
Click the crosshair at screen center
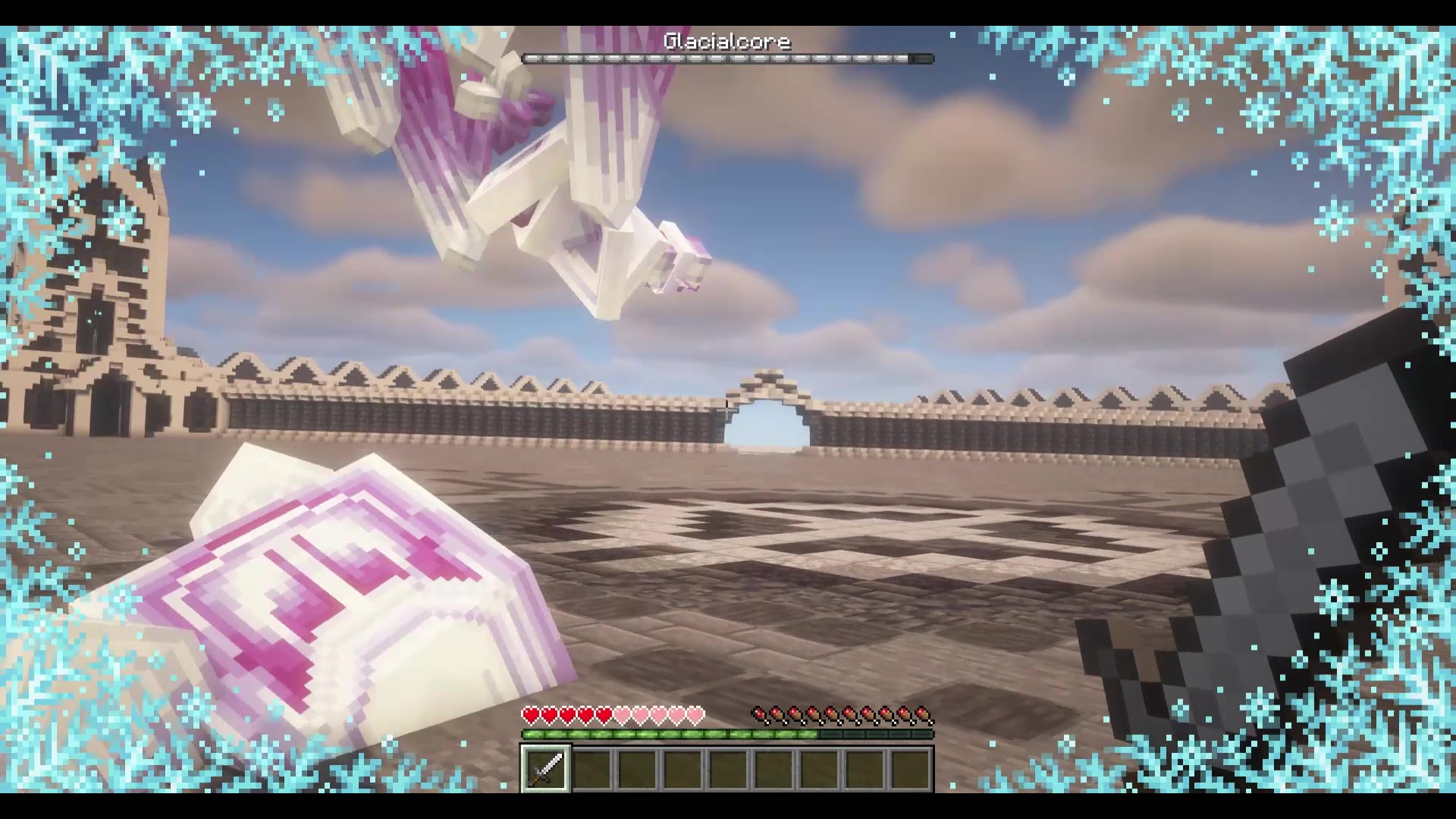[x=728, y=409]
